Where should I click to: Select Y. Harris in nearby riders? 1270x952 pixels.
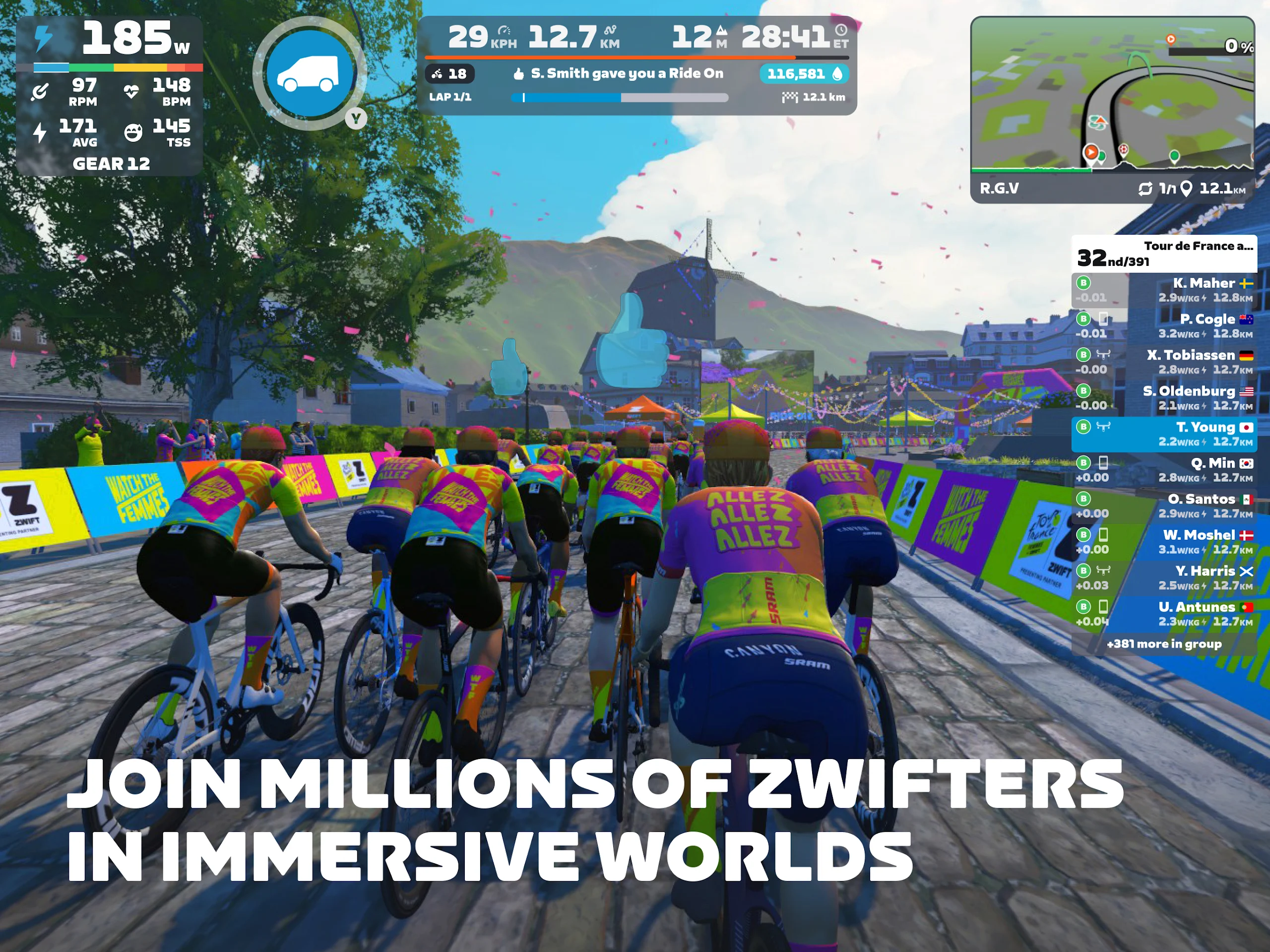pos(1163,577)
